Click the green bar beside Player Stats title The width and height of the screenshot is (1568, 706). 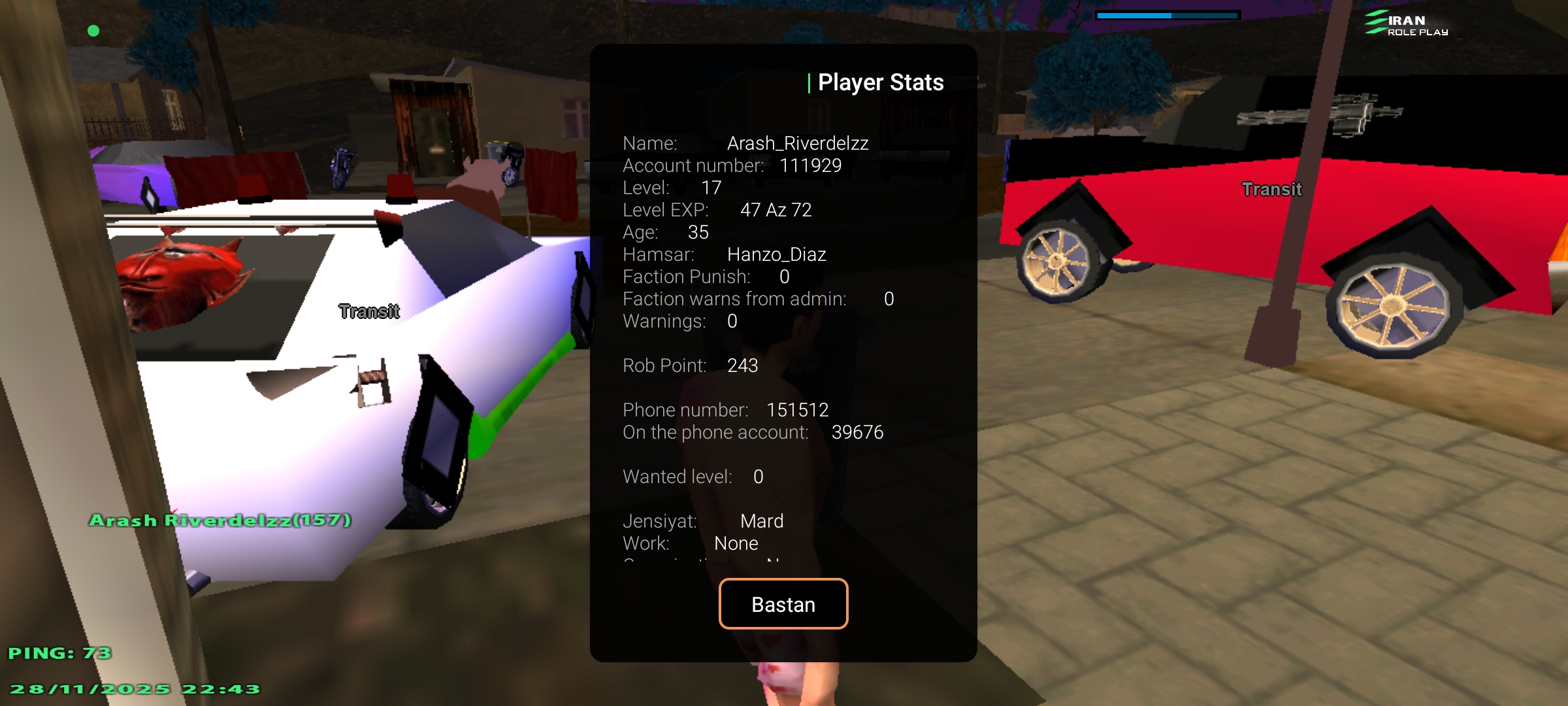point(810,82)
